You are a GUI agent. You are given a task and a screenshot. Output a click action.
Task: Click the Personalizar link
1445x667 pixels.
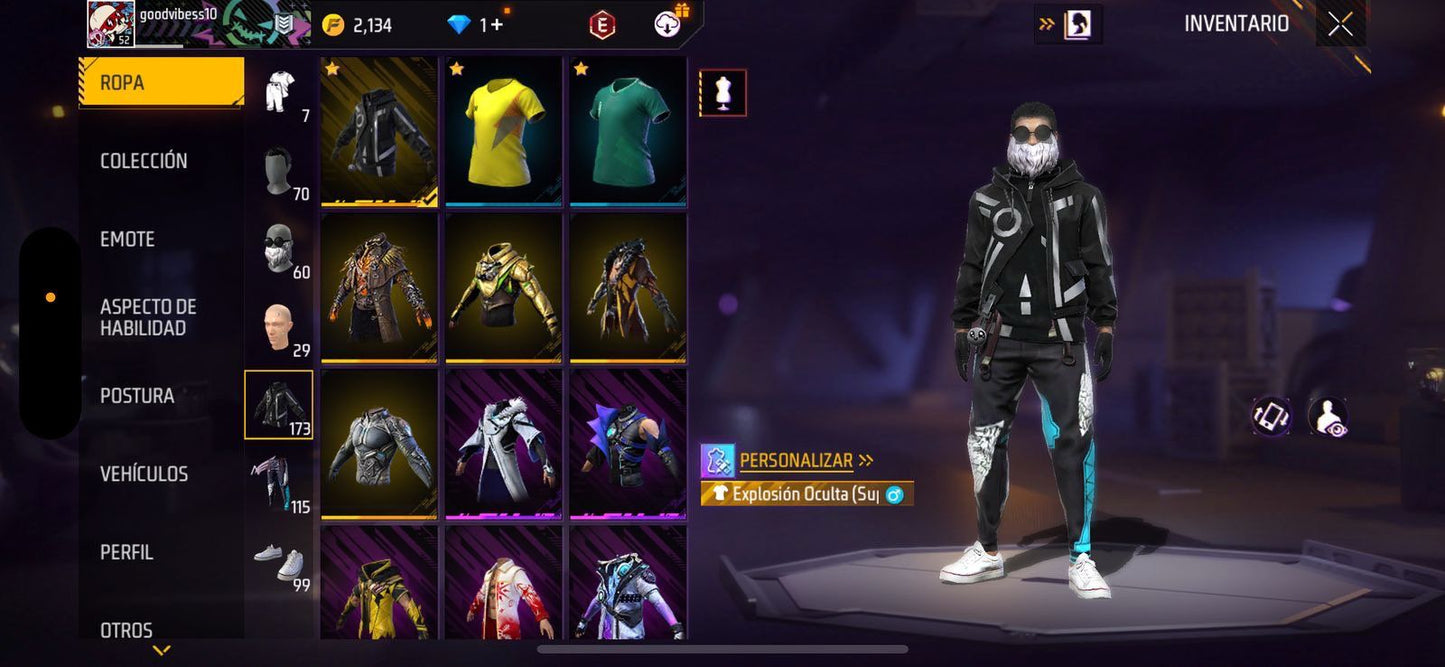pyautogui.click(x=797, y=461)
